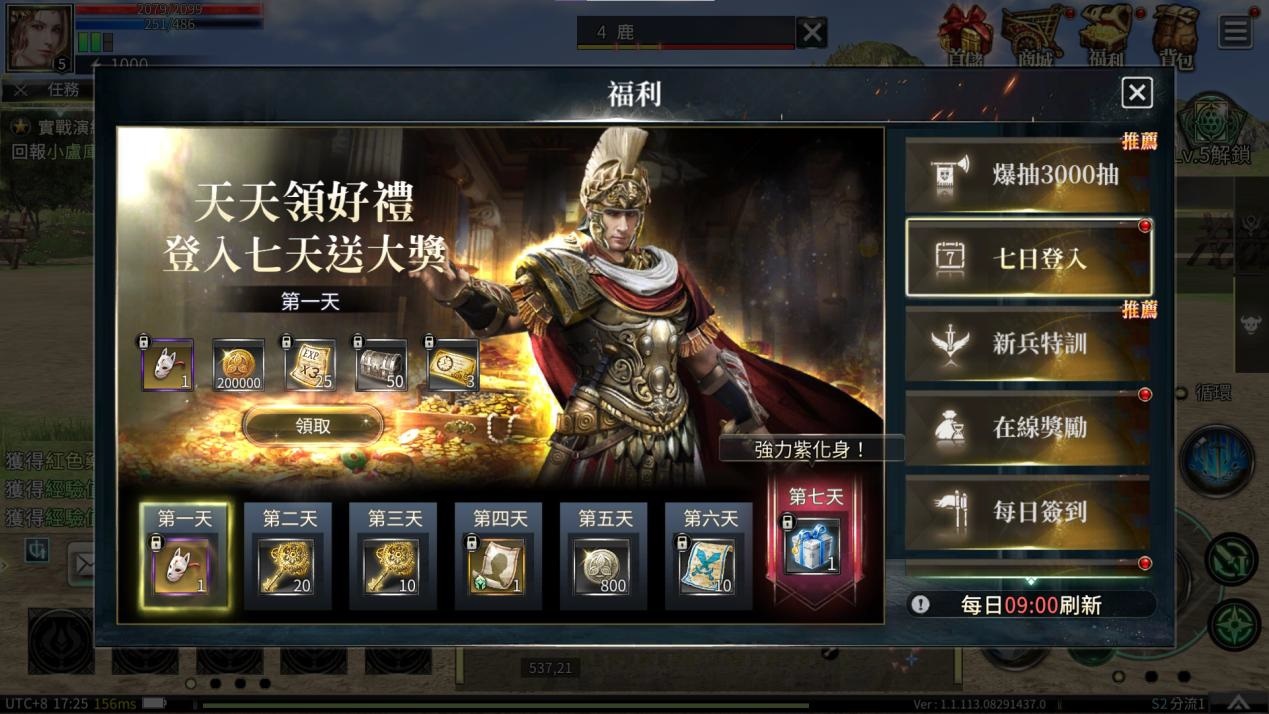Screen dimensions: 1269x714
Task: Close the 鹿 target frame
Action: [x=812, y=32]
